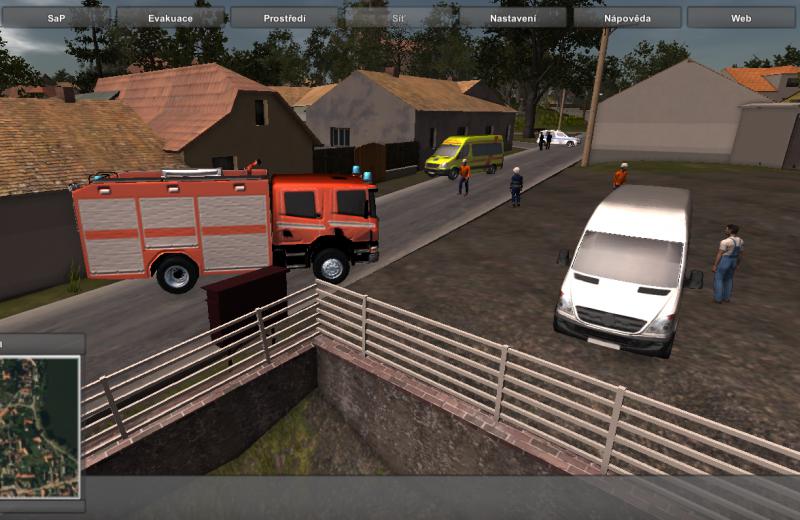Select the Prostředí menu
Image resolution: width=800 pixels, height=520 pixels.
click(x=285, y=18)
